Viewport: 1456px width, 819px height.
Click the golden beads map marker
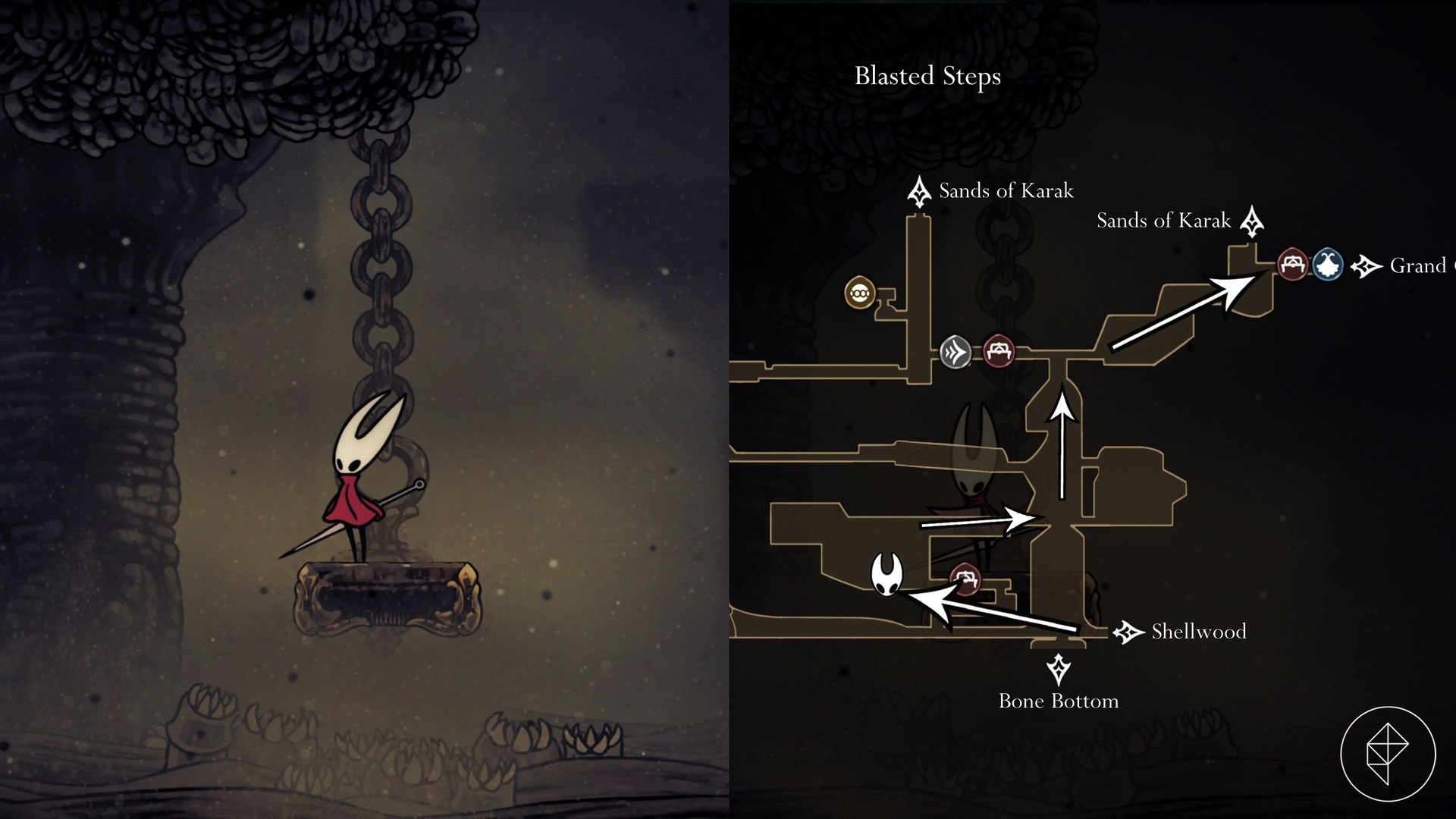(x=860, y=293)
